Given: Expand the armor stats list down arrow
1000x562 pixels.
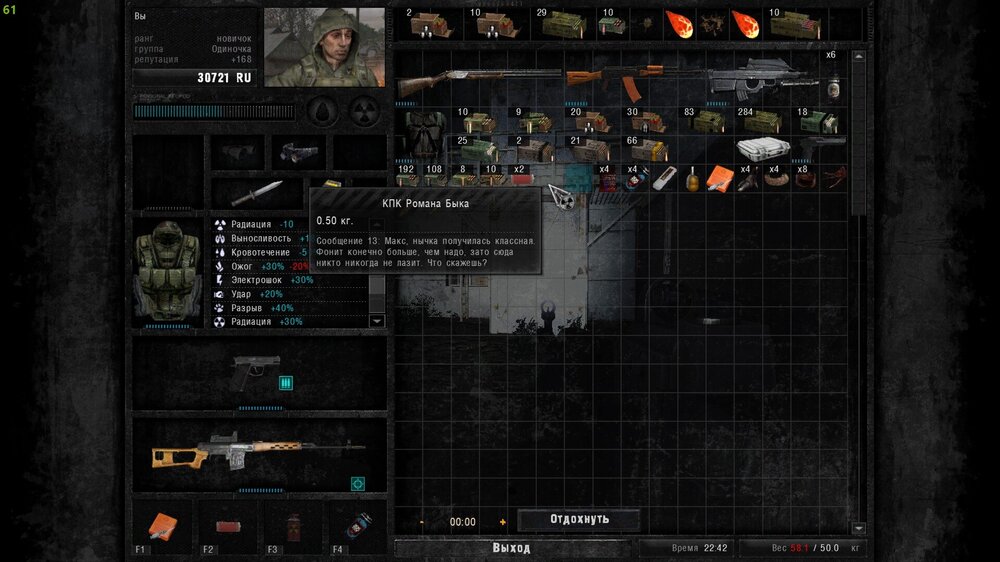Looking at the screenshot, I should coord(377,321).
